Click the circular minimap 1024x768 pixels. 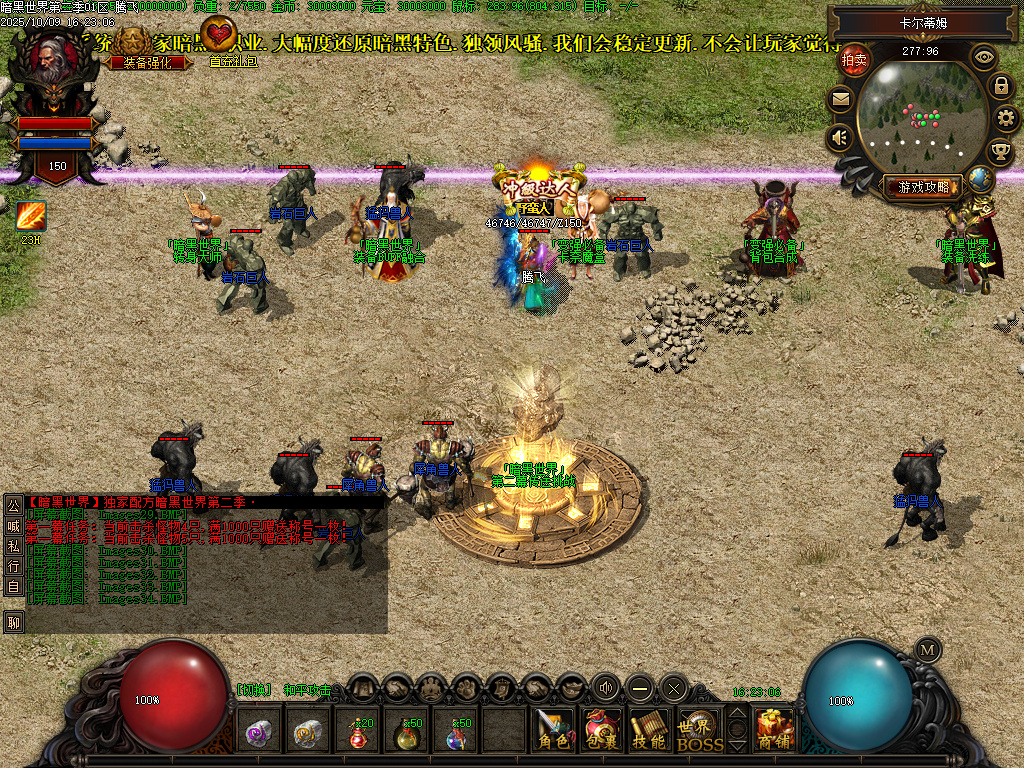tap(920, 116)
